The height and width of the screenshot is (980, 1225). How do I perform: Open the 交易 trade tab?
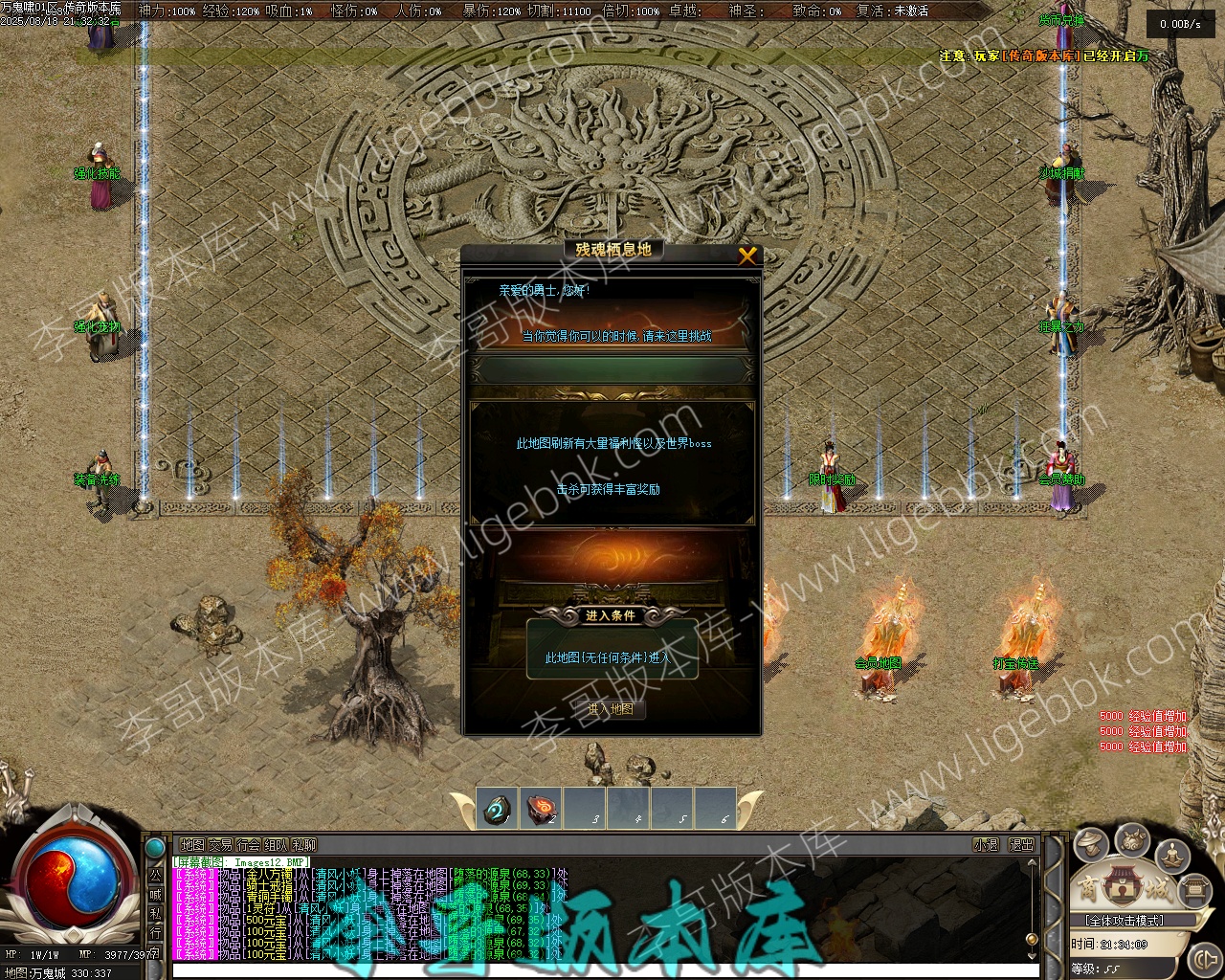221,845
